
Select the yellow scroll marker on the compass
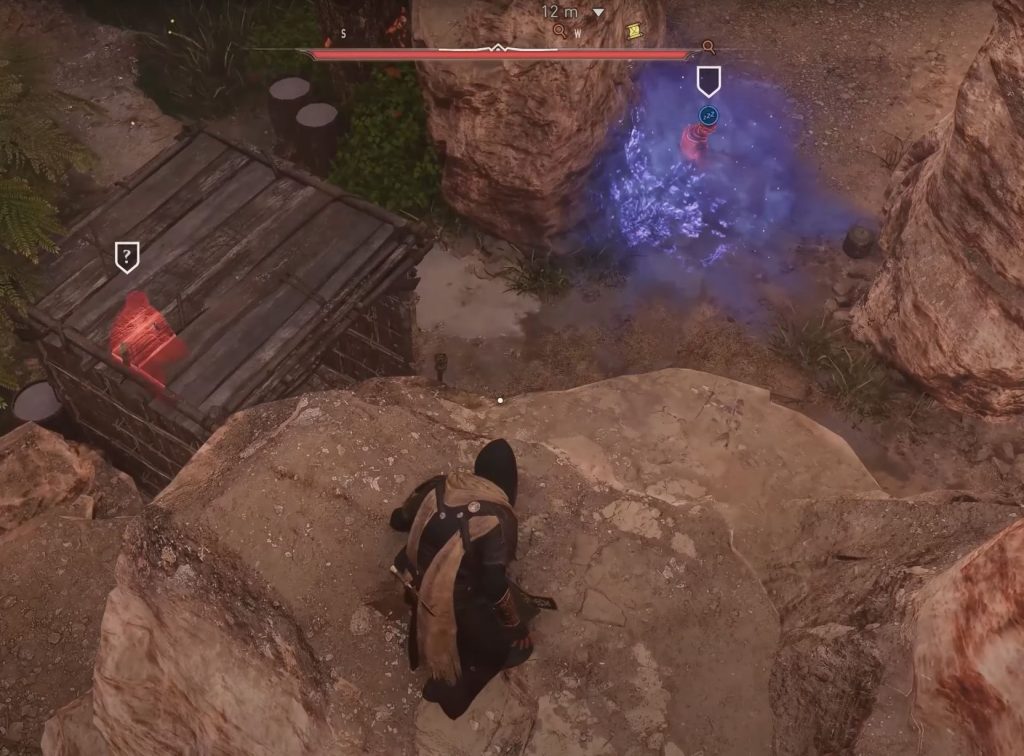pyautogui.click(x=632, y=32)
